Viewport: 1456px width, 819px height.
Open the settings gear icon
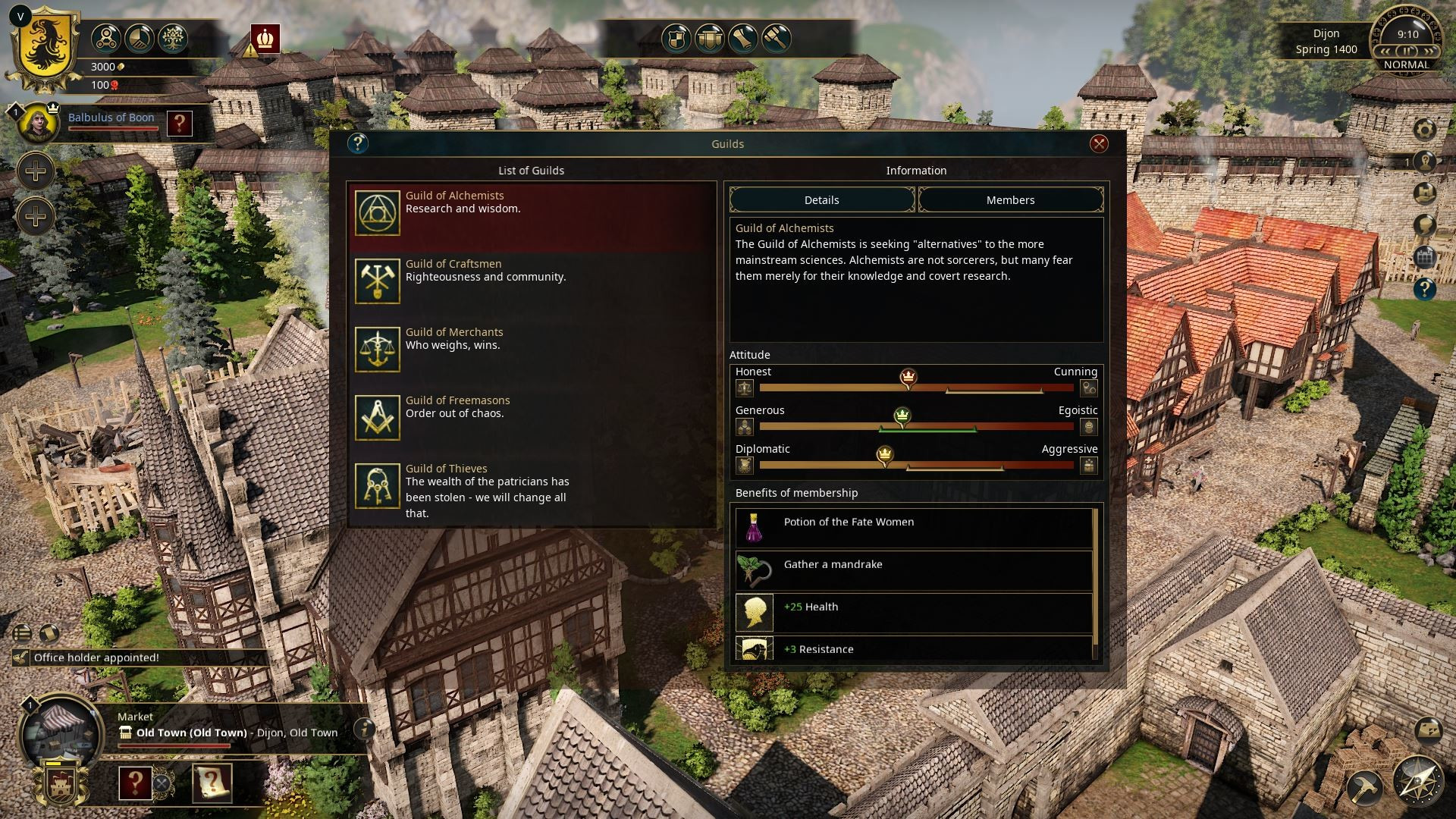coord(1425,129)
